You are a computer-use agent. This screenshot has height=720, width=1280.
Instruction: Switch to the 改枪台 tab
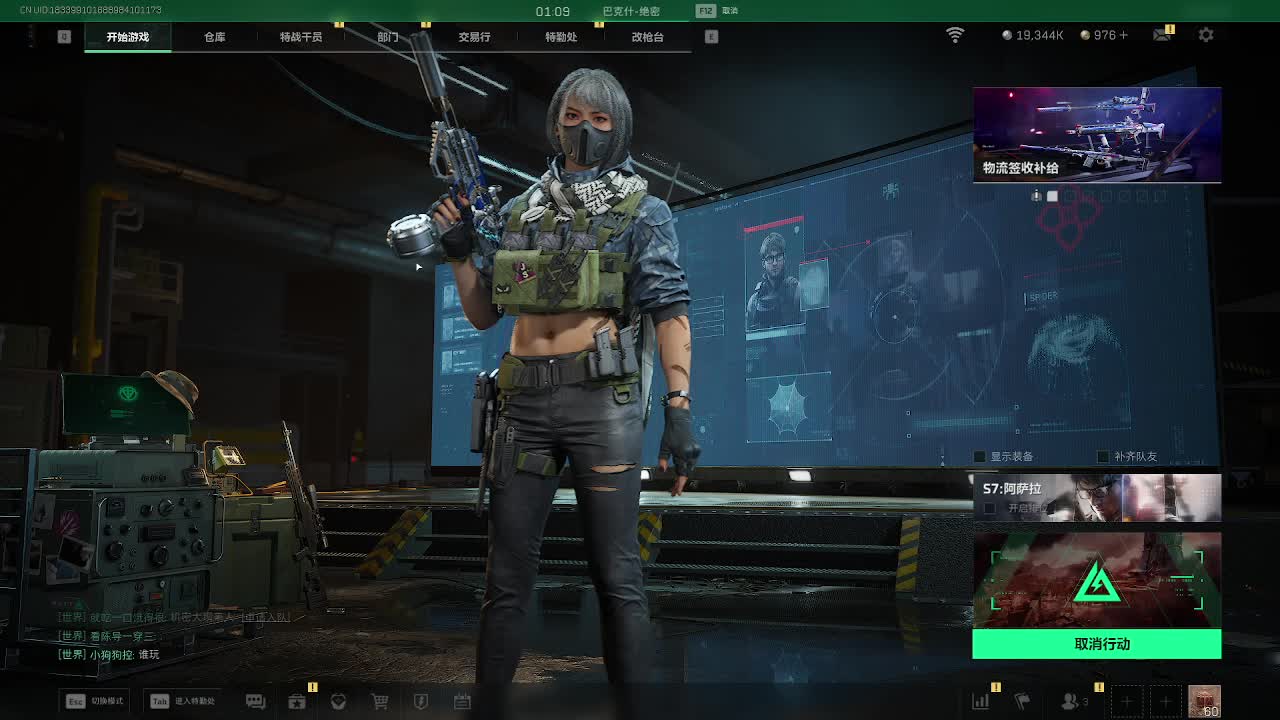(x=647, y=37)
